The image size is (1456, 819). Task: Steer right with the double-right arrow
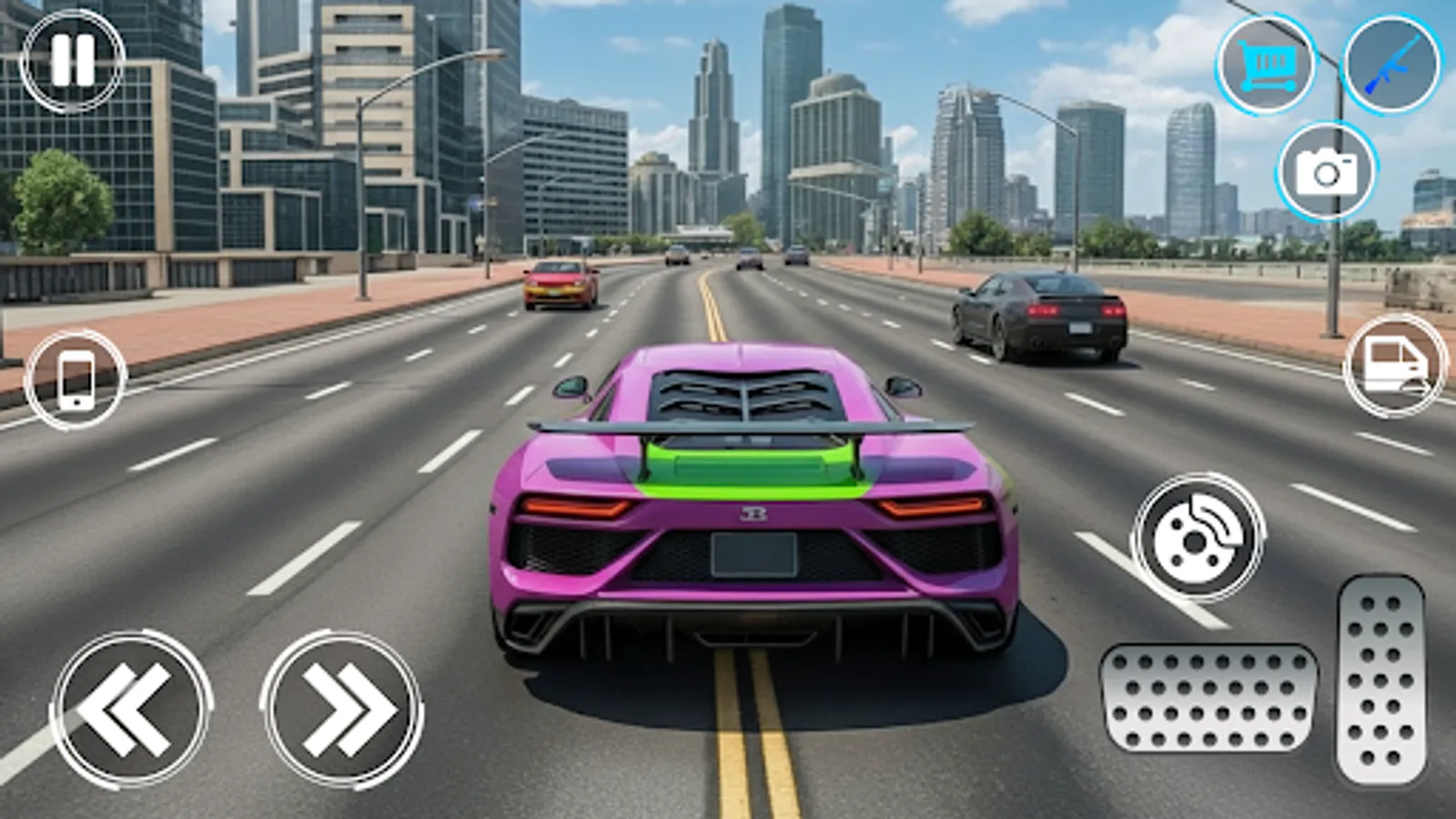pos(341,705)
